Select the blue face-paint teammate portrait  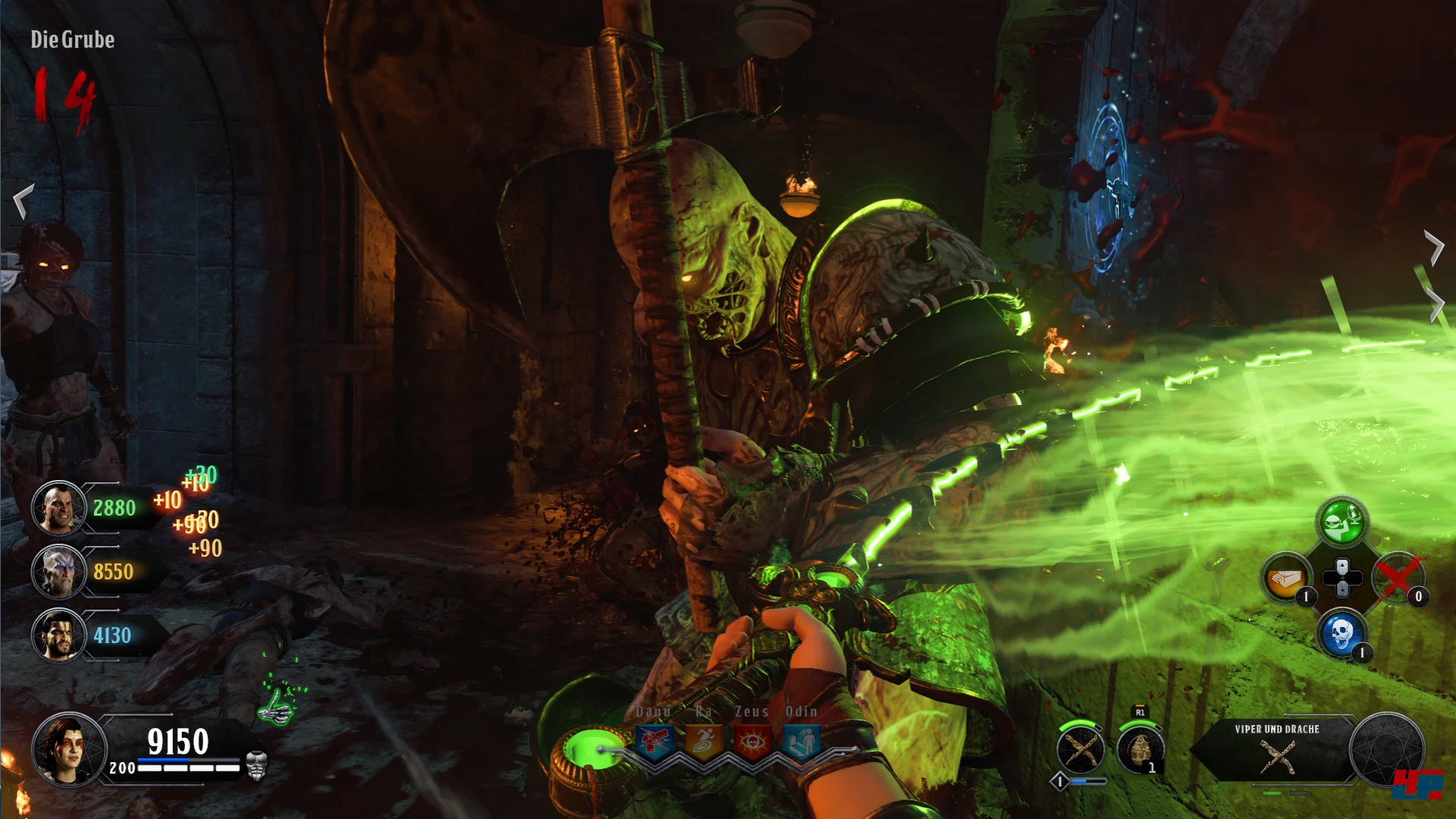58,572
